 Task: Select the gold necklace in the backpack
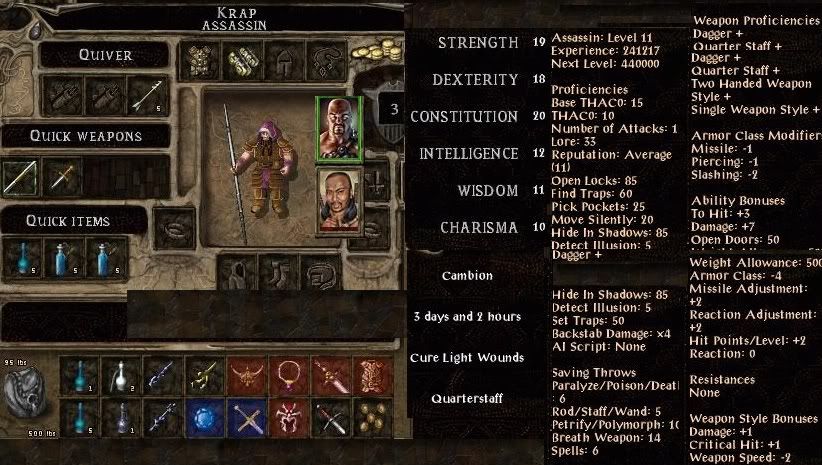click(x=289, y=375)
